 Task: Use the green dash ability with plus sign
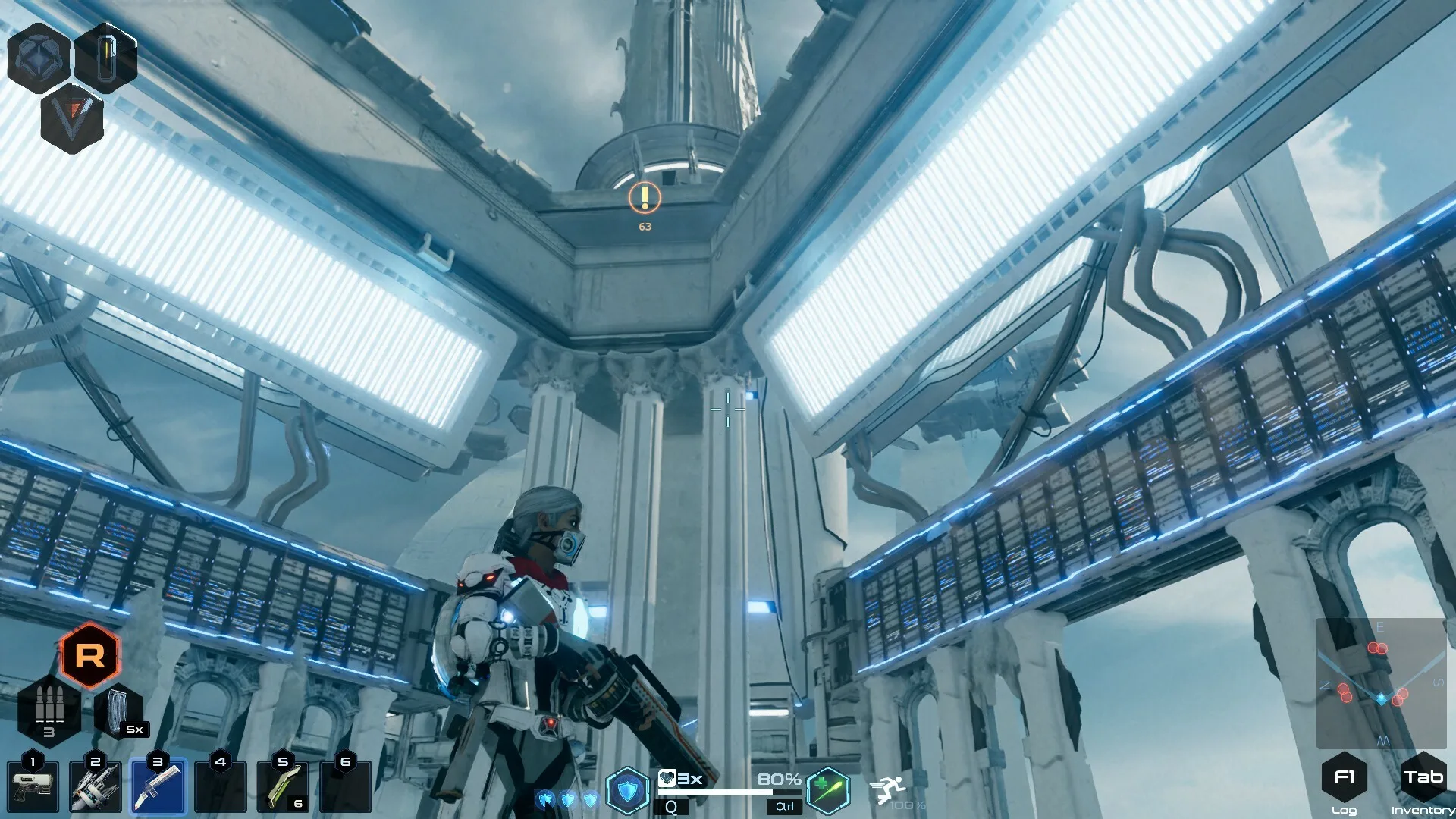click(827, 790)
